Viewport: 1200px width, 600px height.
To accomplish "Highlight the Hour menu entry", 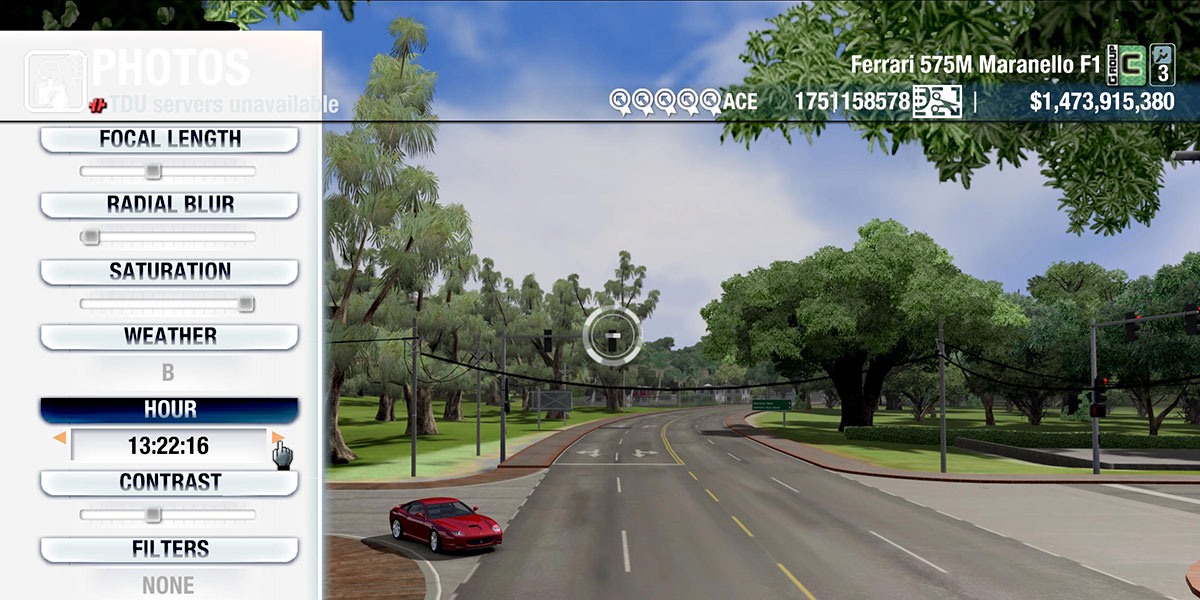I will (x=169, y=410).
